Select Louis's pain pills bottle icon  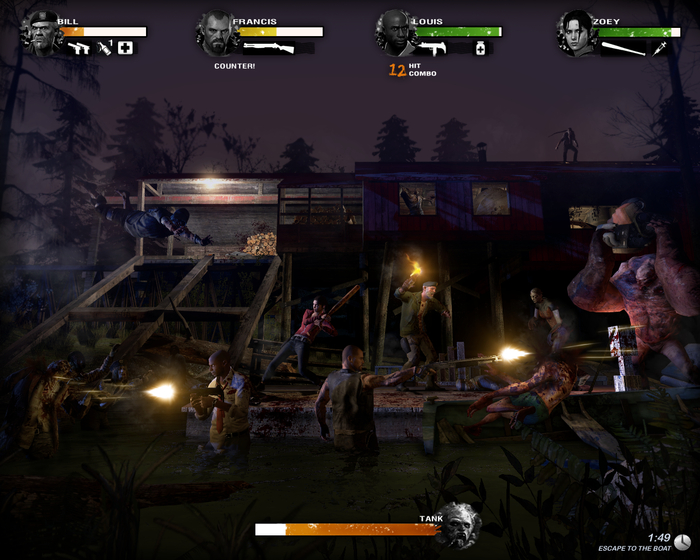(x=480, y=48)
